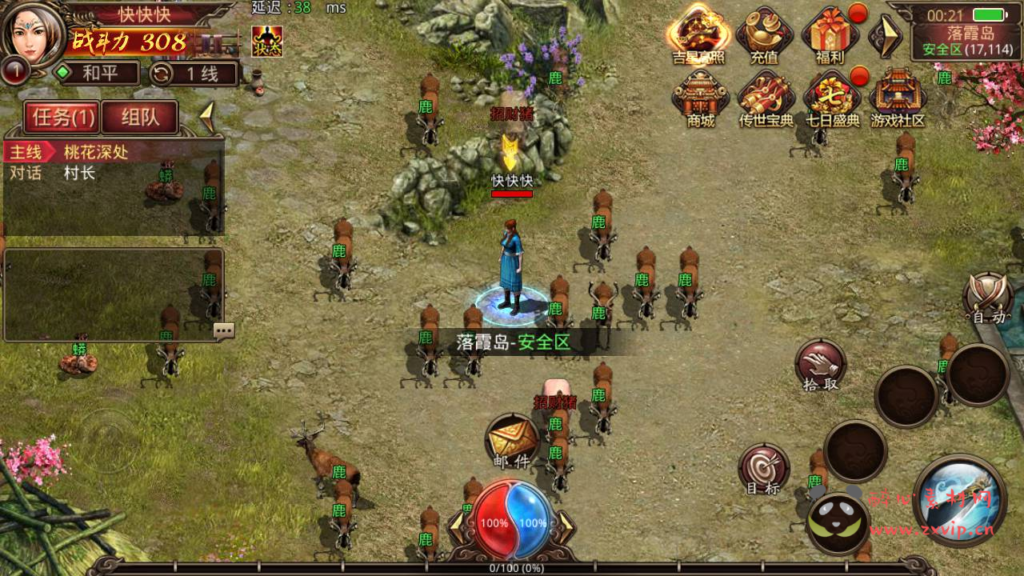
Task: Show the 状态 status buffs icon
Action: [266, 42]
